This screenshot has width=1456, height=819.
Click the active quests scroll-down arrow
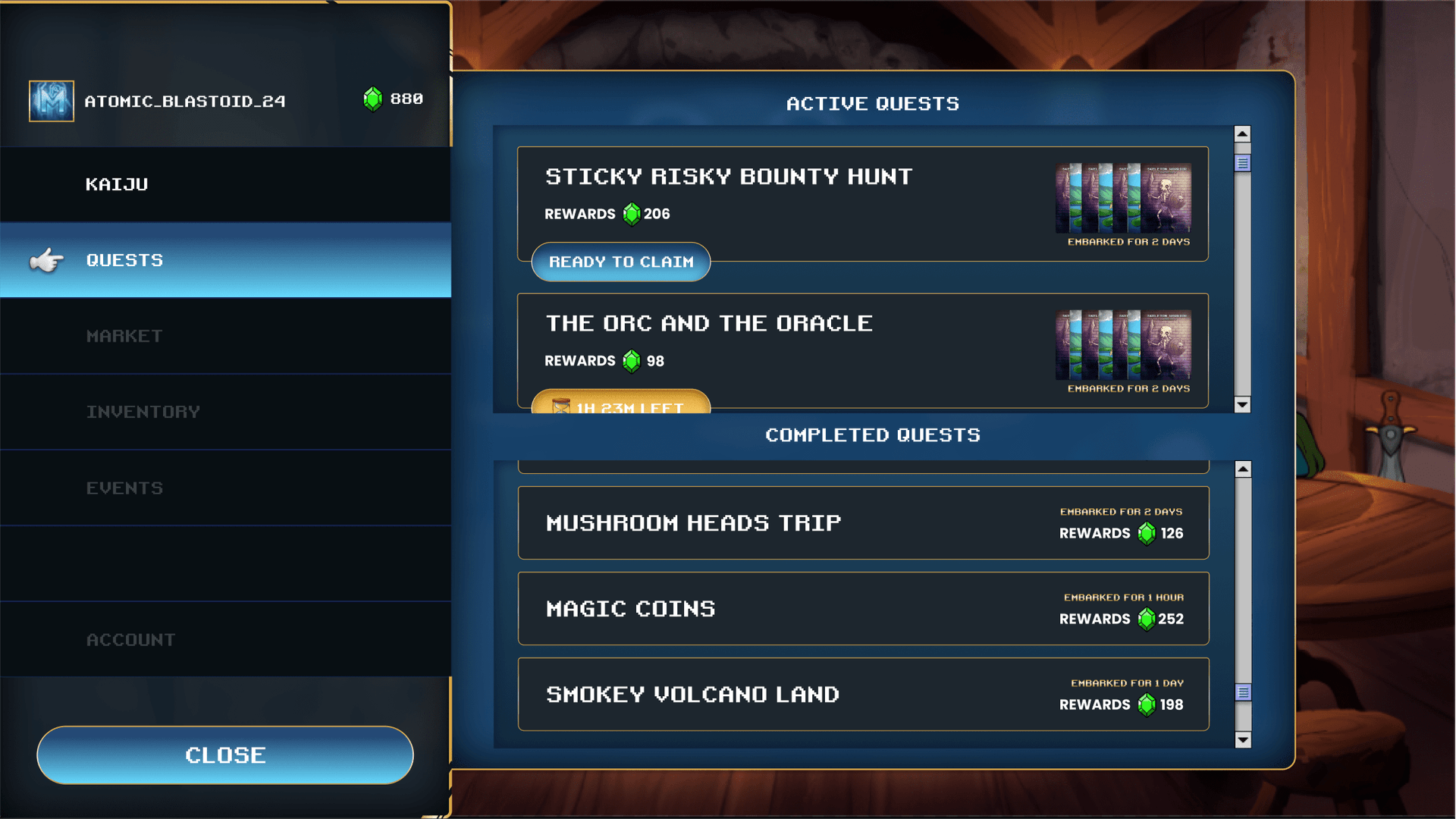pyautogui.click(x=1242, y=404)
